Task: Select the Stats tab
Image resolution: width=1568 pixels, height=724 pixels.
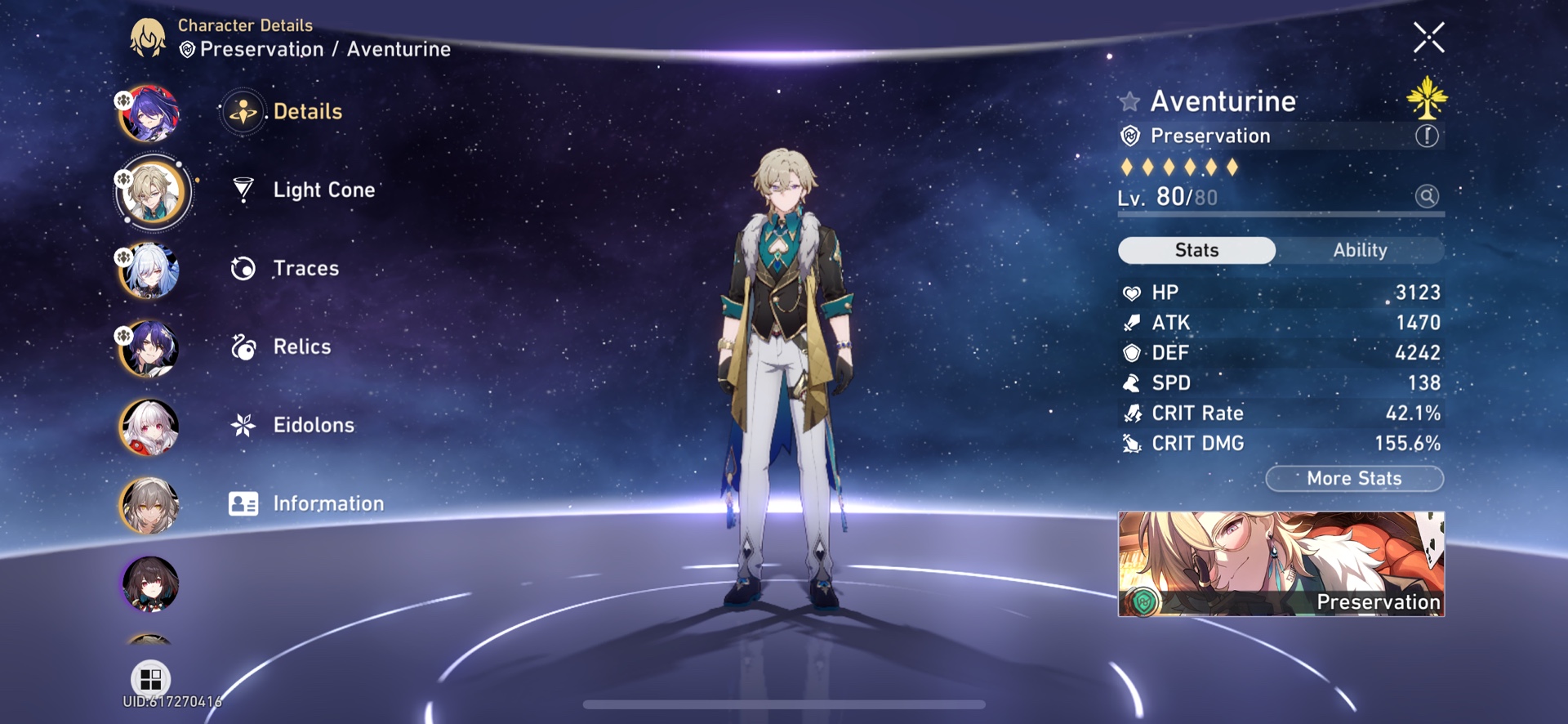Action: [x=1196, y=250]
